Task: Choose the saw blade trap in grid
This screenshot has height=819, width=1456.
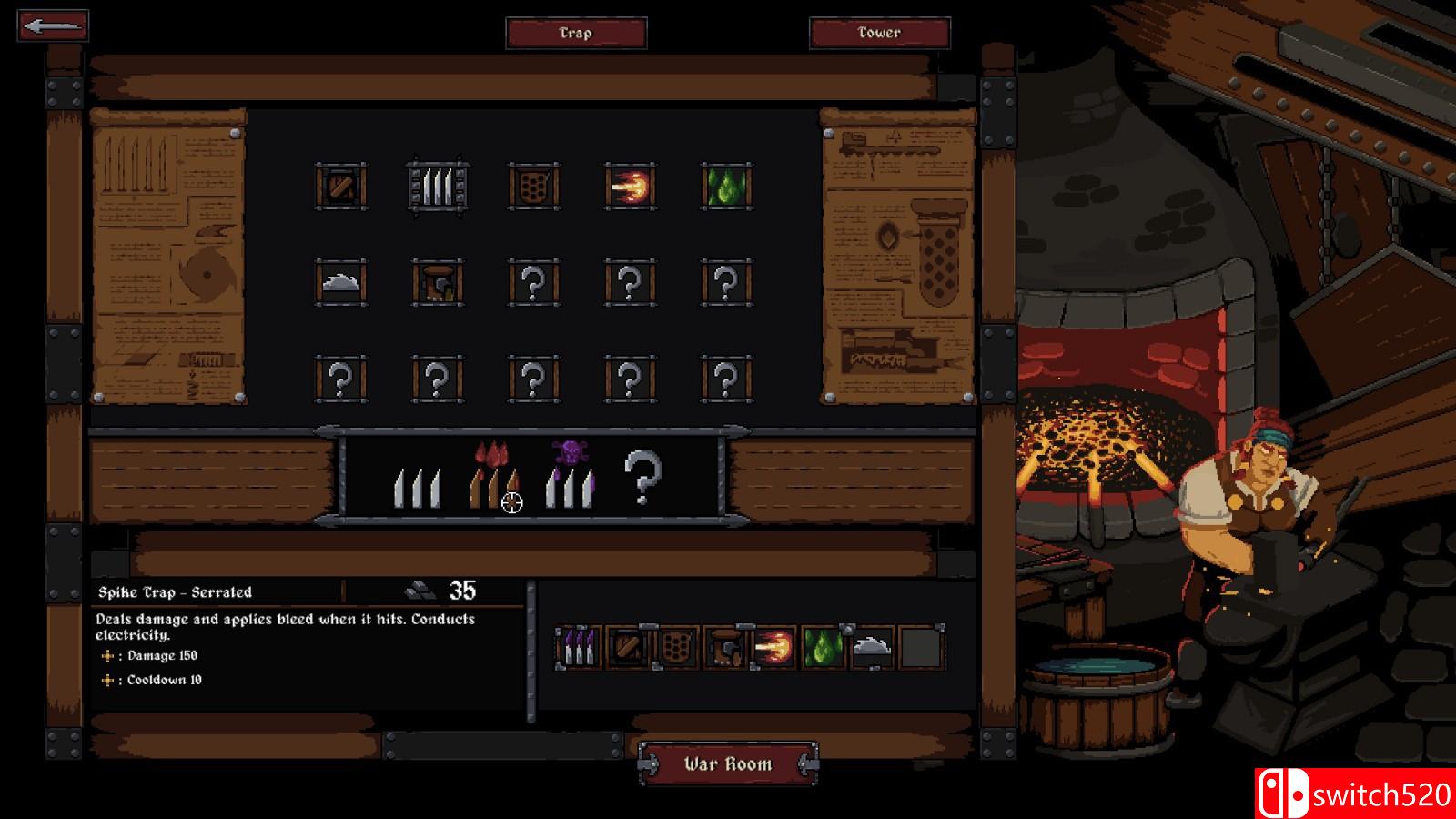Action: [x=341, y=283]
